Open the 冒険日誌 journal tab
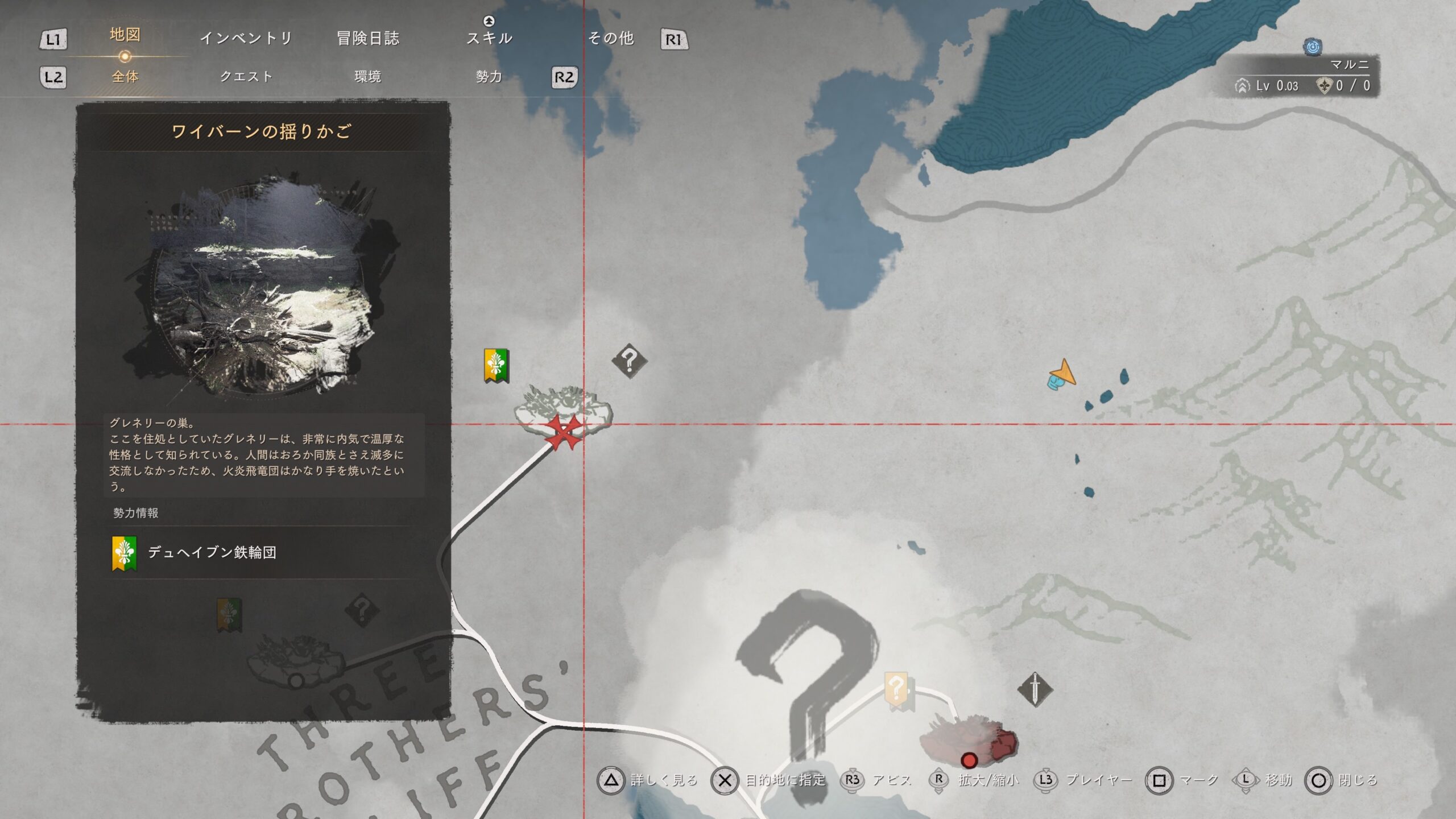 [368, 38]
